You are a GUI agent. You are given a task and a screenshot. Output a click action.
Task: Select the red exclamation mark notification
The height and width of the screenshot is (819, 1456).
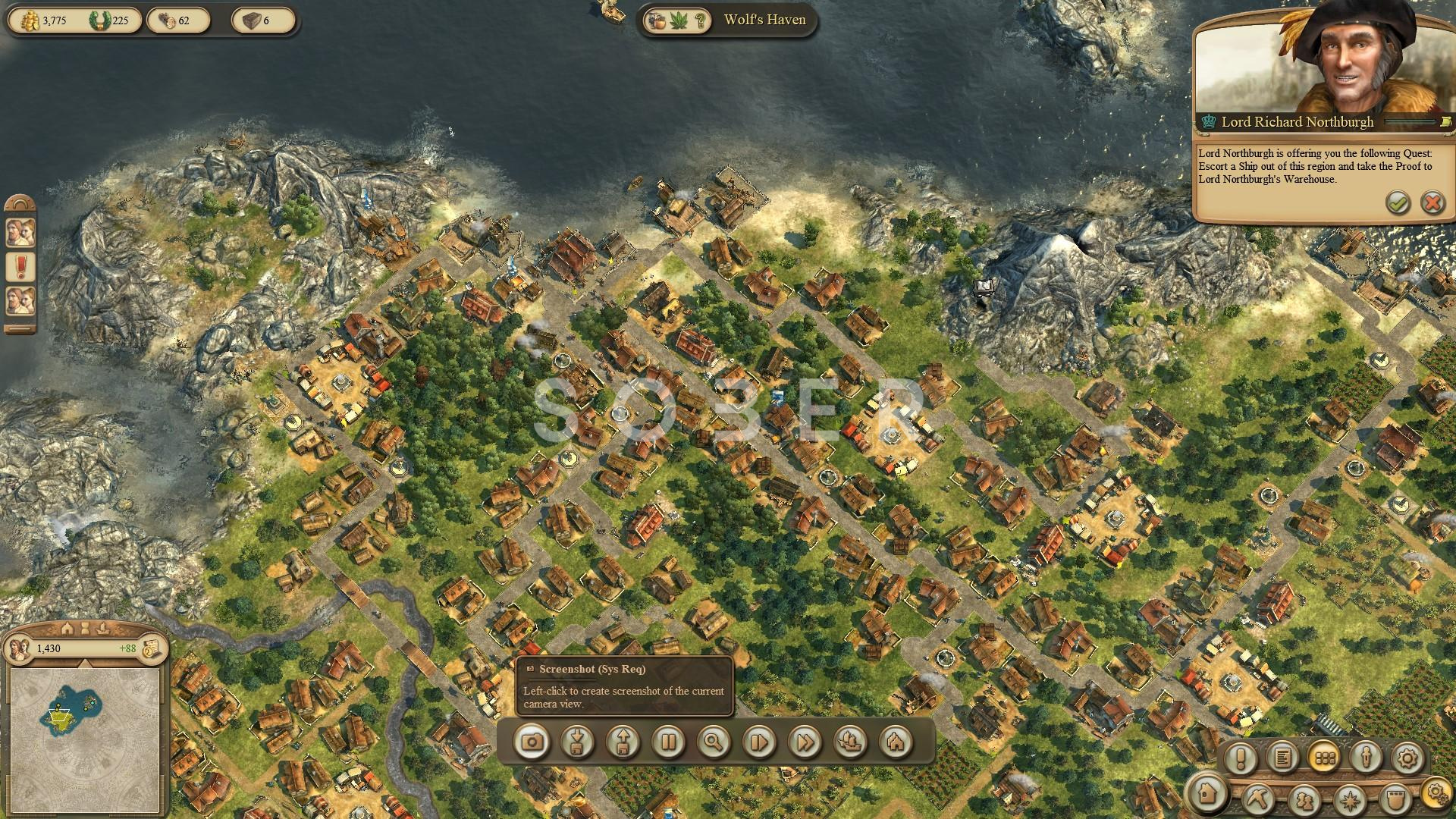click(x=20, y=266)
